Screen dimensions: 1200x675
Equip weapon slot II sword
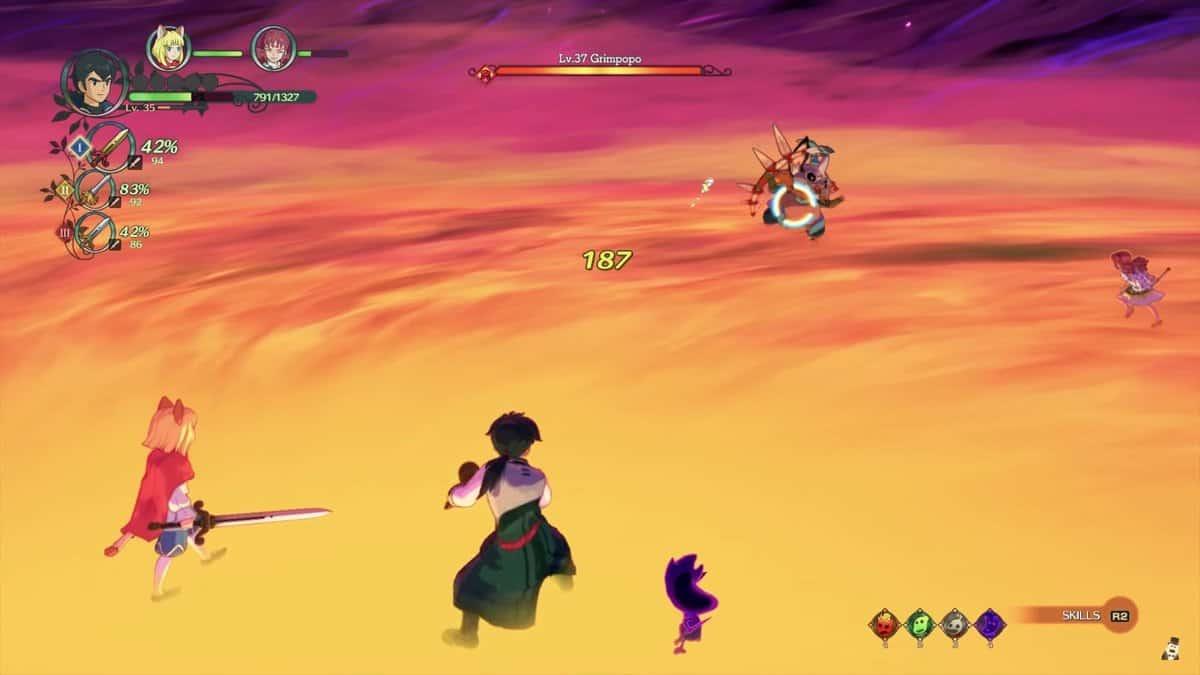(98, 190)
